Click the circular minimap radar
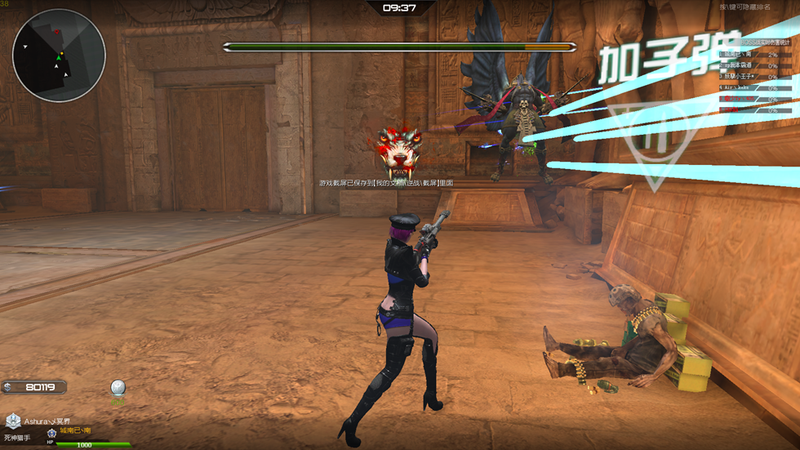 click(x=59, y=55)
